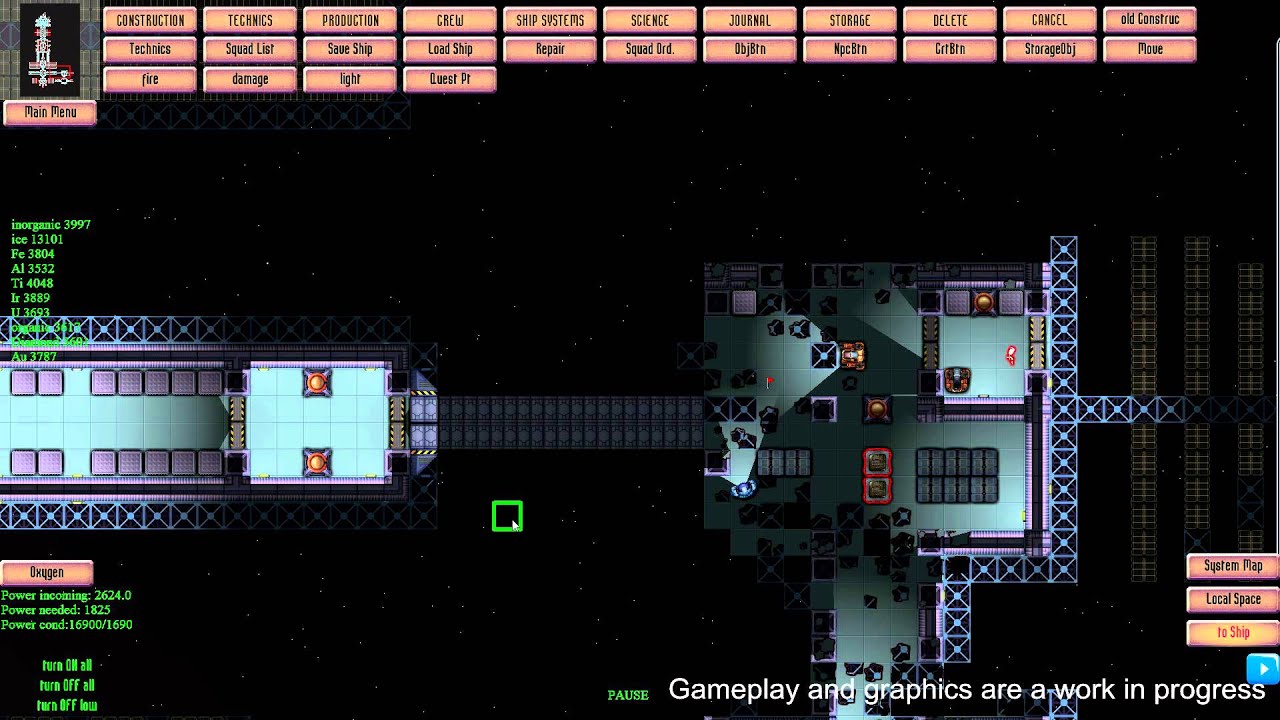View the Journal
The image size is (1280, 720).
750,20
